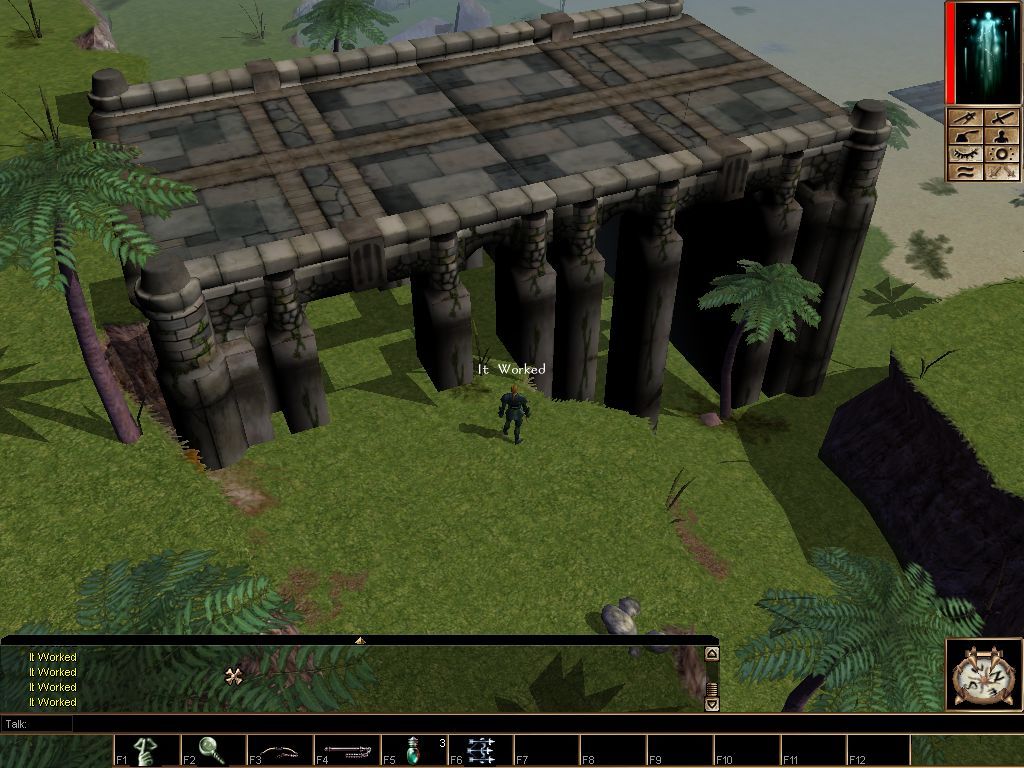
Task: Click the wavy-lines spellbook icon
Action: [x=967, y=172]
